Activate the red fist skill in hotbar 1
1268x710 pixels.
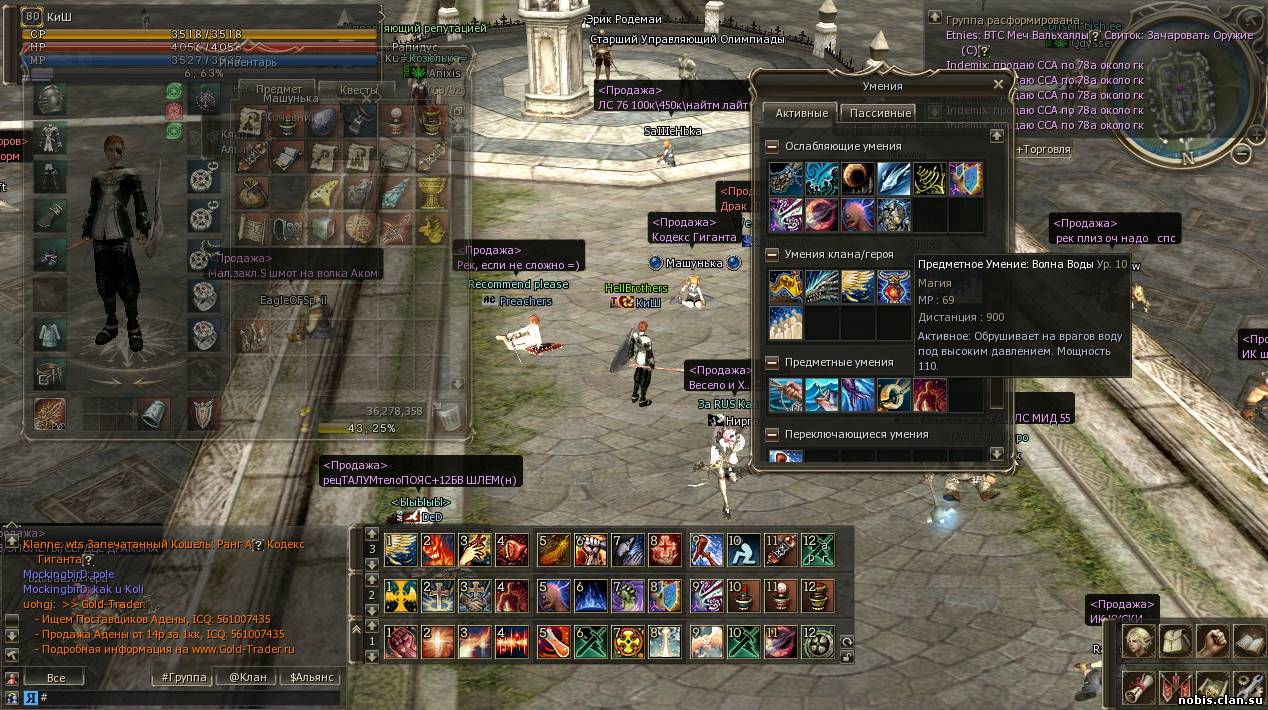tap(401, 641)
